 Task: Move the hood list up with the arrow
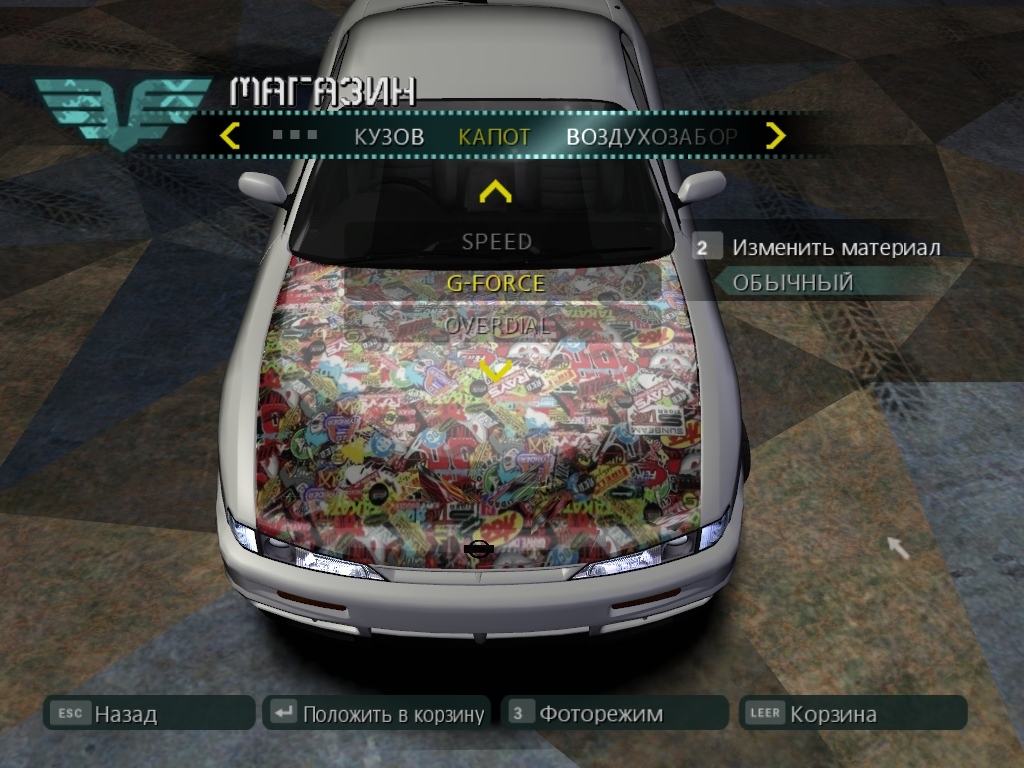point(496,191)
